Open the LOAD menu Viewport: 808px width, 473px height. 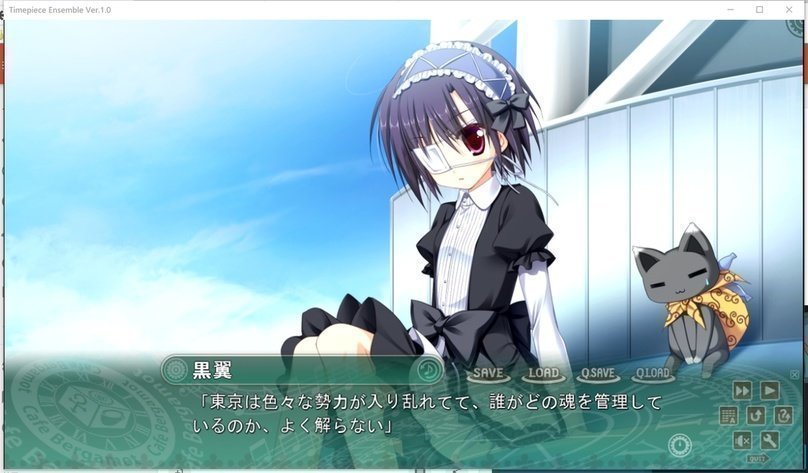[x=543, y=373]
